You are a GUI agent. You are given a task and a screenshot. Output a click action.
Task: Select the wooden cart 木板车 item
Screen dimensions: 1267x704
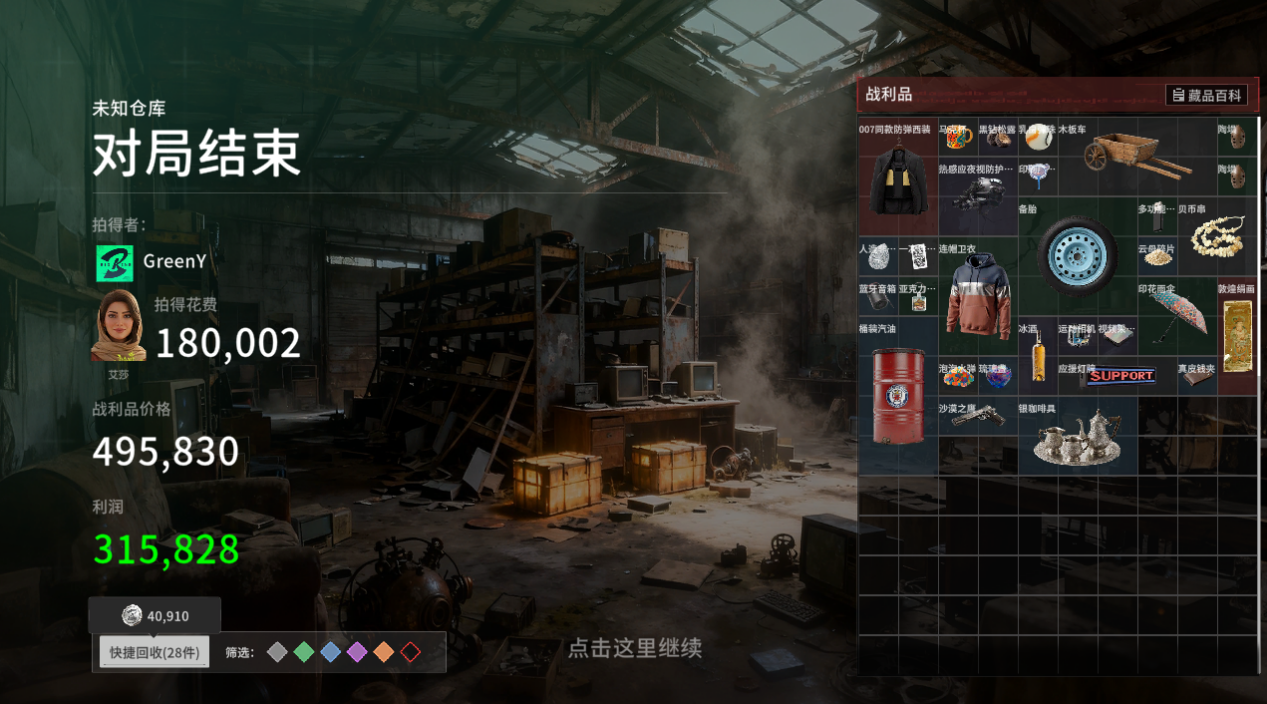click(1136, 155)
